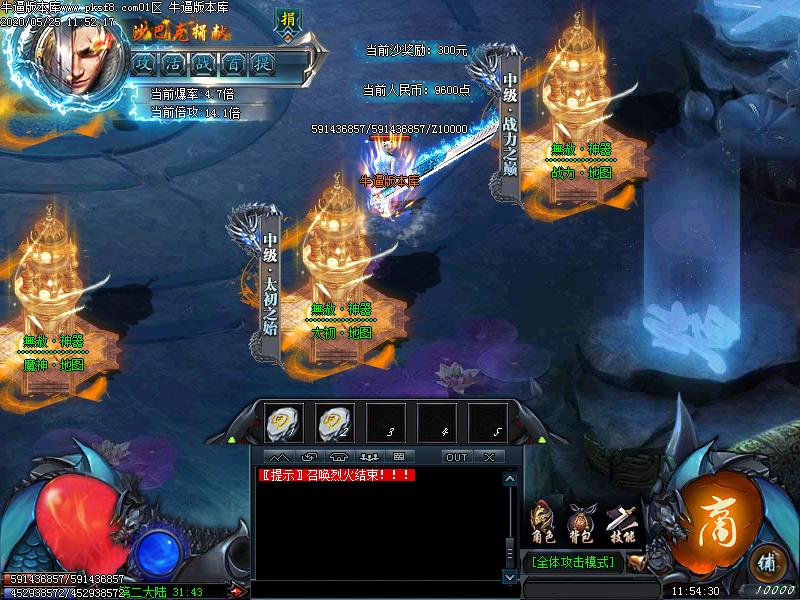Click the OUT button on chat bar
The image size is (800, 600).
456,457
